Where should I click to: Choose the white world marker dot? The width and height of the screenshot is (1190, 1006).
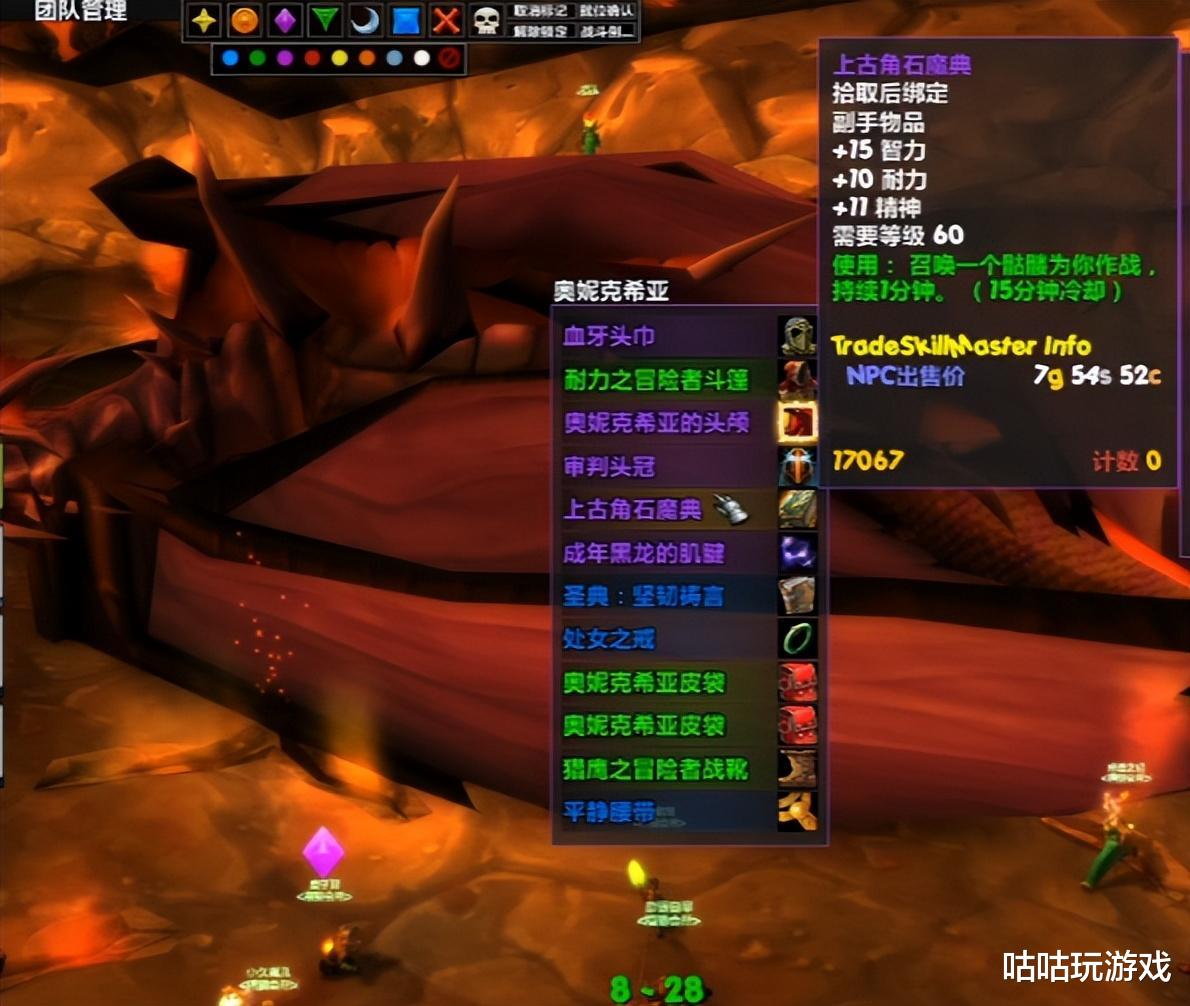click(x=421, y=59)
